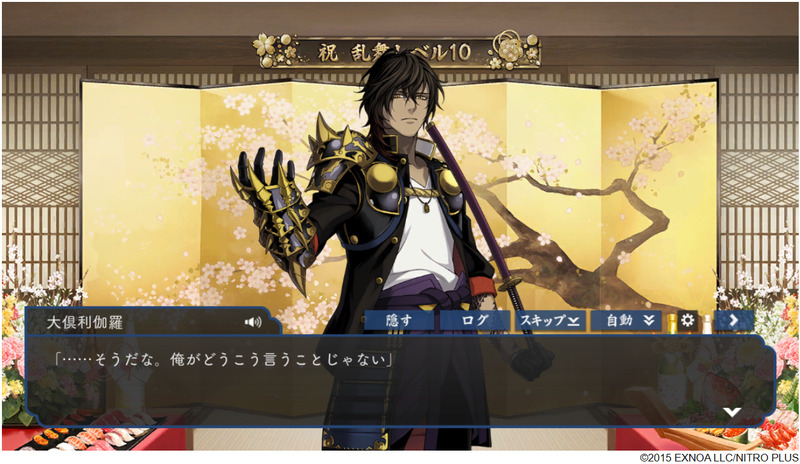Toggle 自動 auto-advance mode
This screenshot has height=464, width=800.
pyautogui.click(x=628, y=321)
